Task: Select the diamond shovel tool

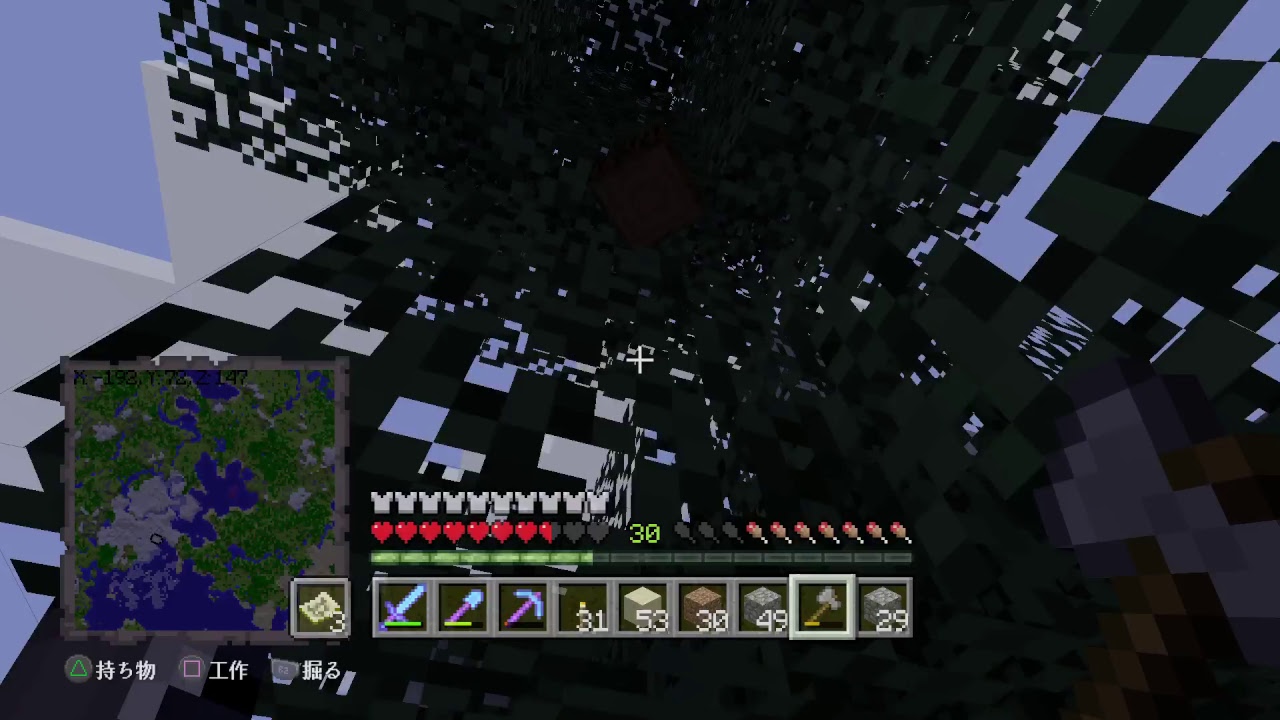Action: coord(465,606)
